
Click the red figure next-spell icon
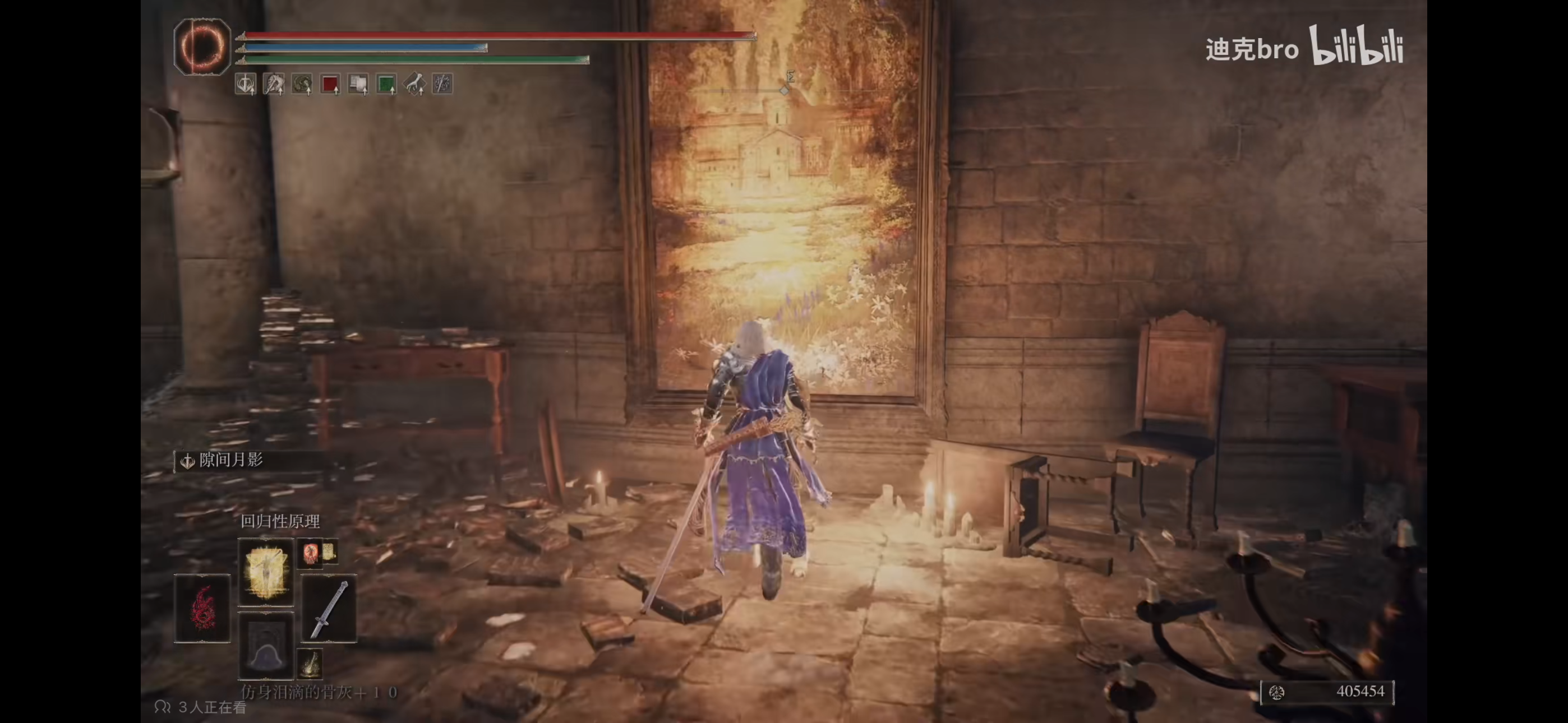(311, 553)
